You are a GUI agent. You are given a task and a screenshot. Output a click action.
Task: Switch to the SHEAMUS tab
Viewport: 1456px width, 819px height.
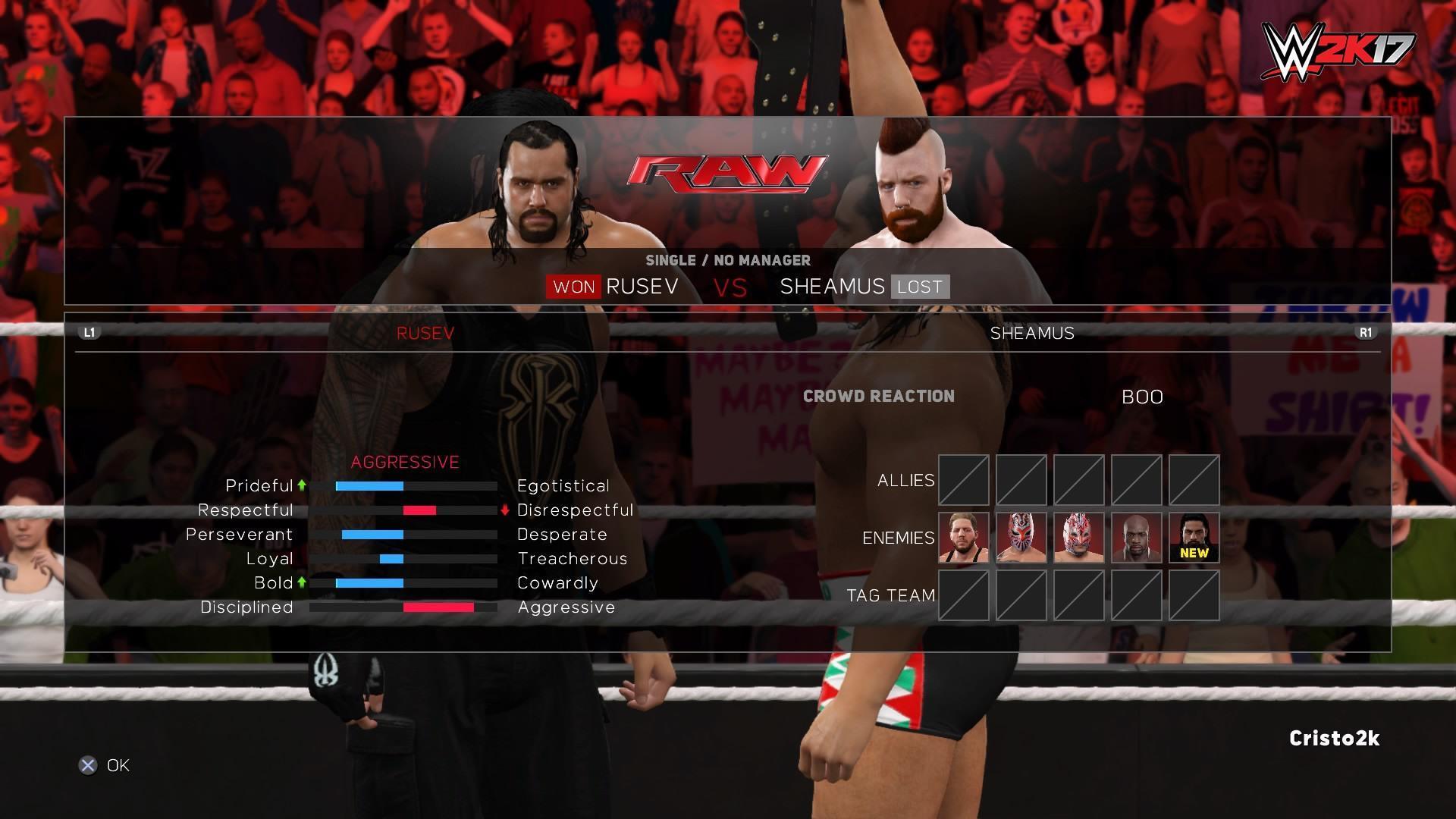pyautogui.click(x=1033, y=332)
